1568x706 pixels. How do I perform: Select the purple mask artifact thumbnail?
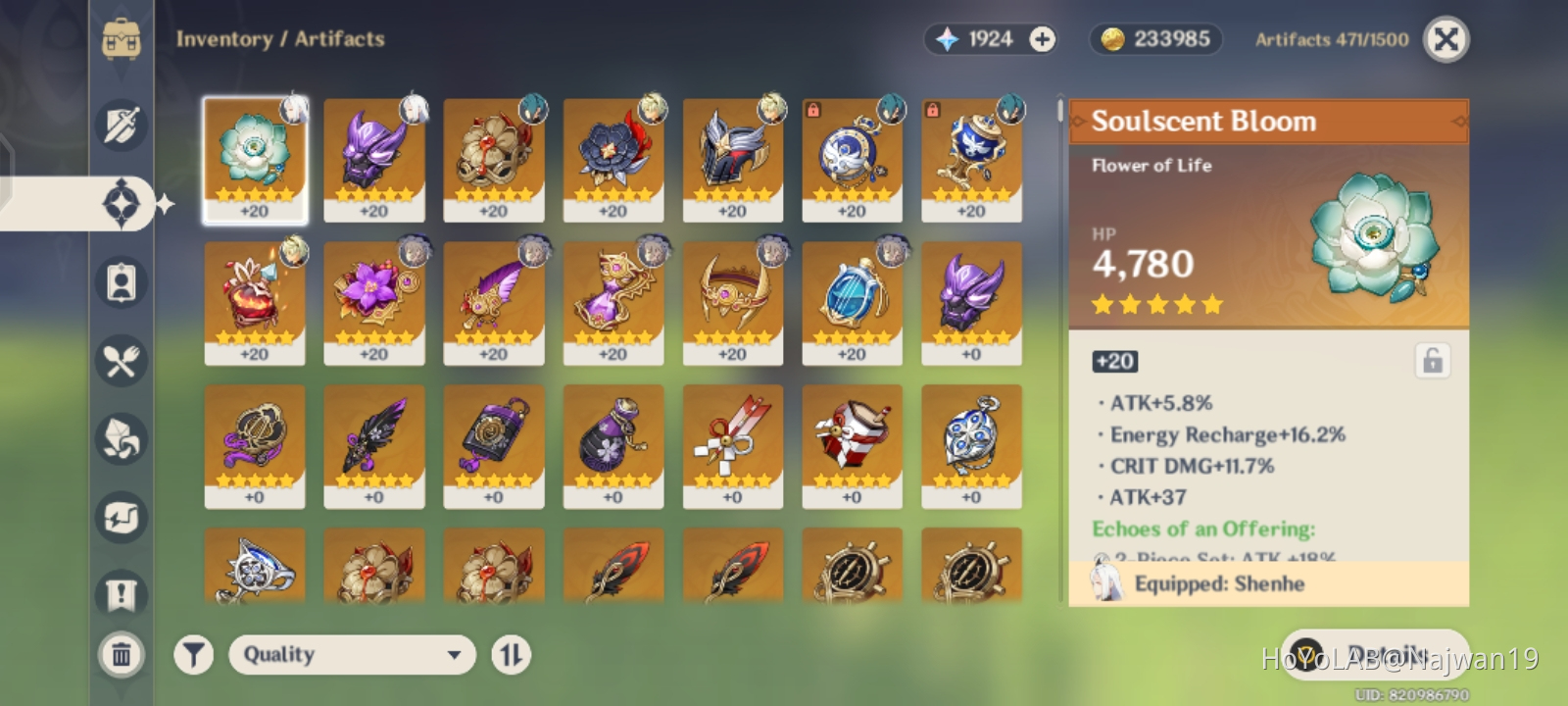pos(971,294)
